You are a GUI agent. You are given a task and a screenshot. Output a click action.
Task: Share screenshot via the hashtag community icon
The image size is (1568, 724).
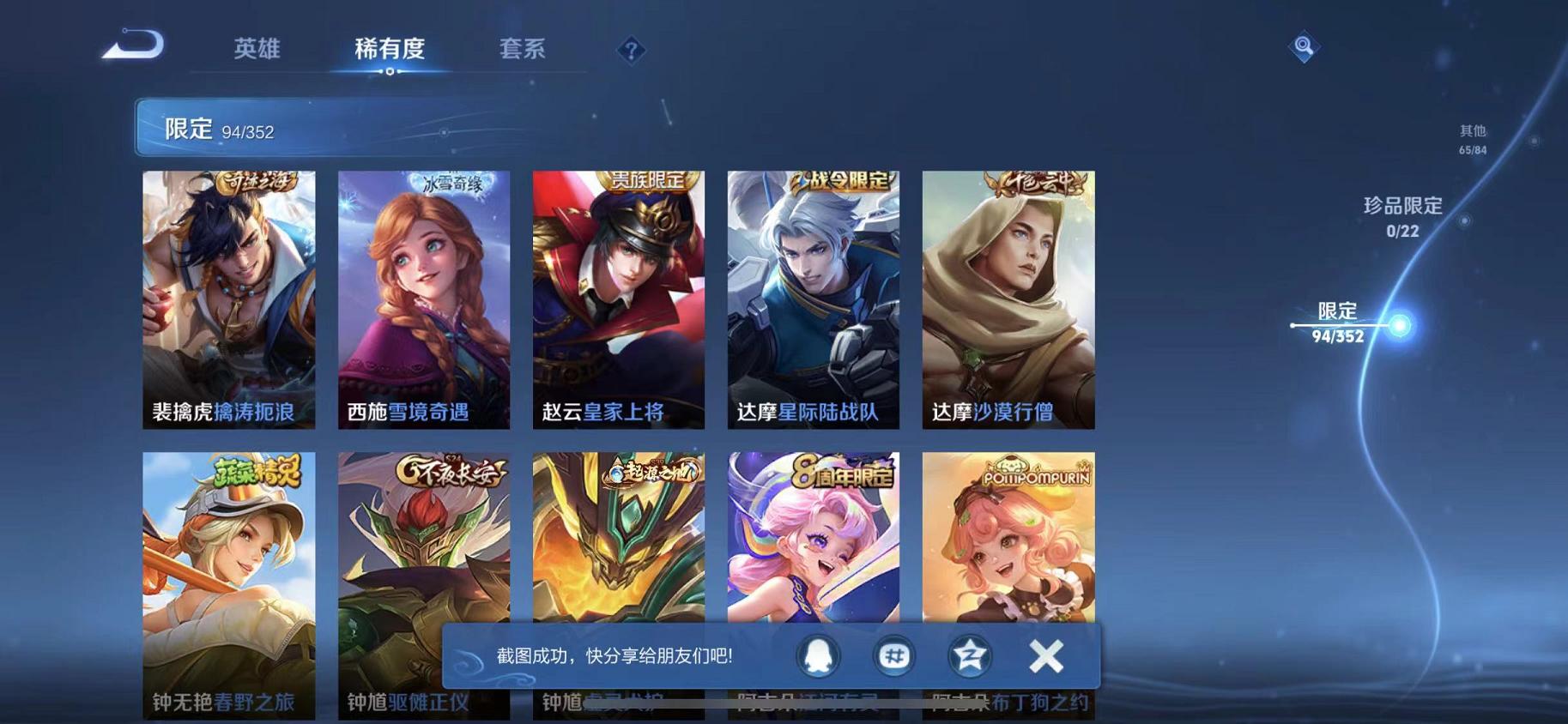click(x=893, y=655)
